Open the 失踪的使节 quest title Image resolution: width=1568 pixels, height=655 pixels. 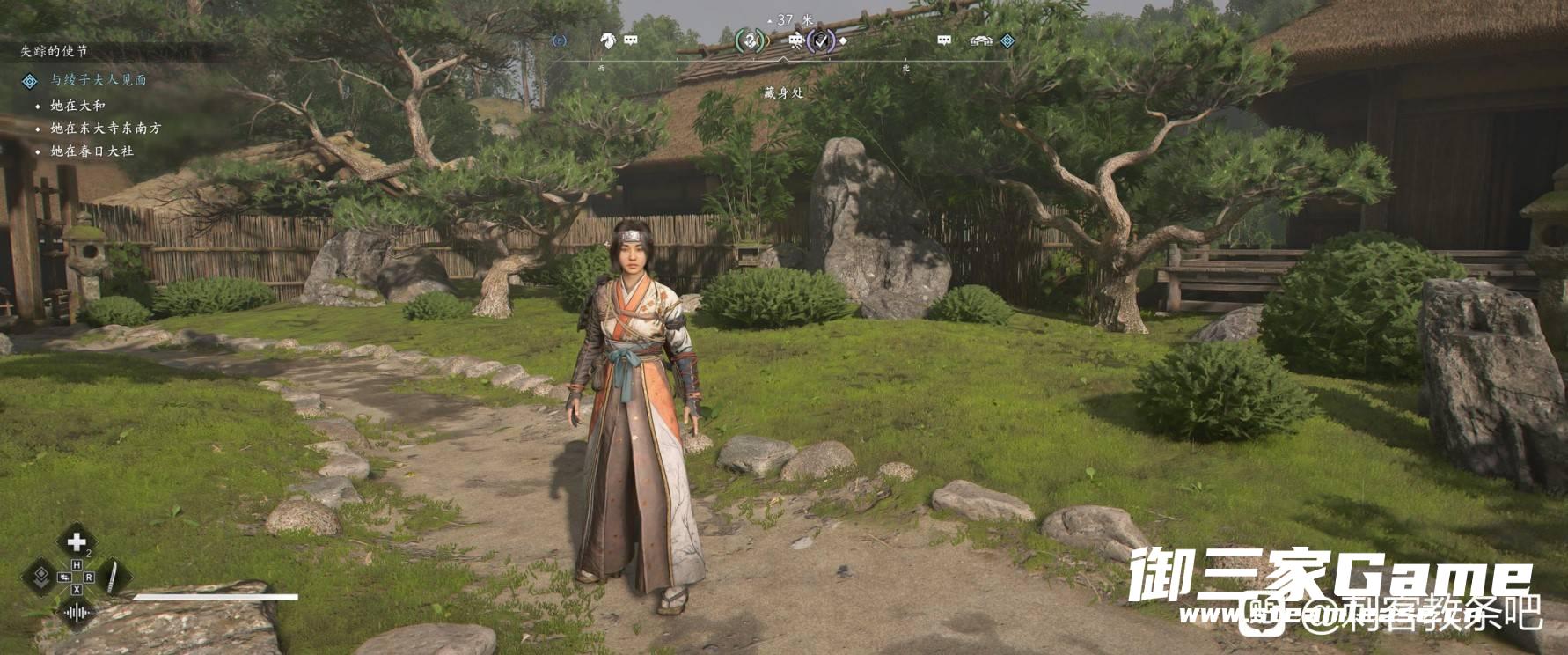(x=54, y=51)
